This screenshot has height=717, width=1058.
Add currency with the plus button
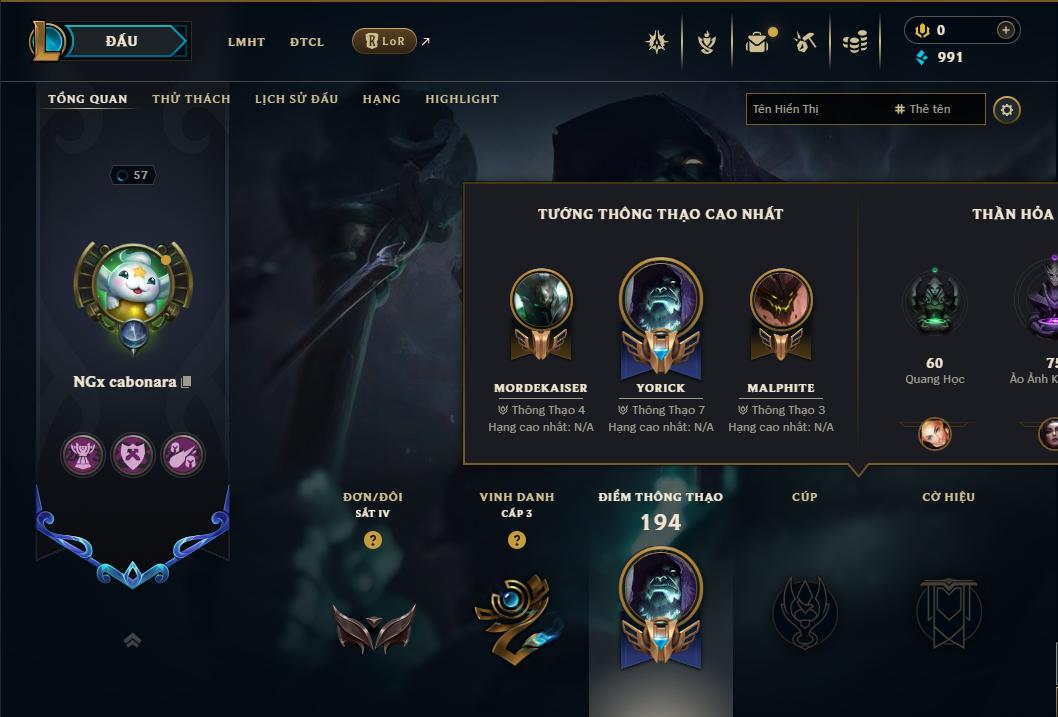pyautogui.click(x=1005, y=30)
